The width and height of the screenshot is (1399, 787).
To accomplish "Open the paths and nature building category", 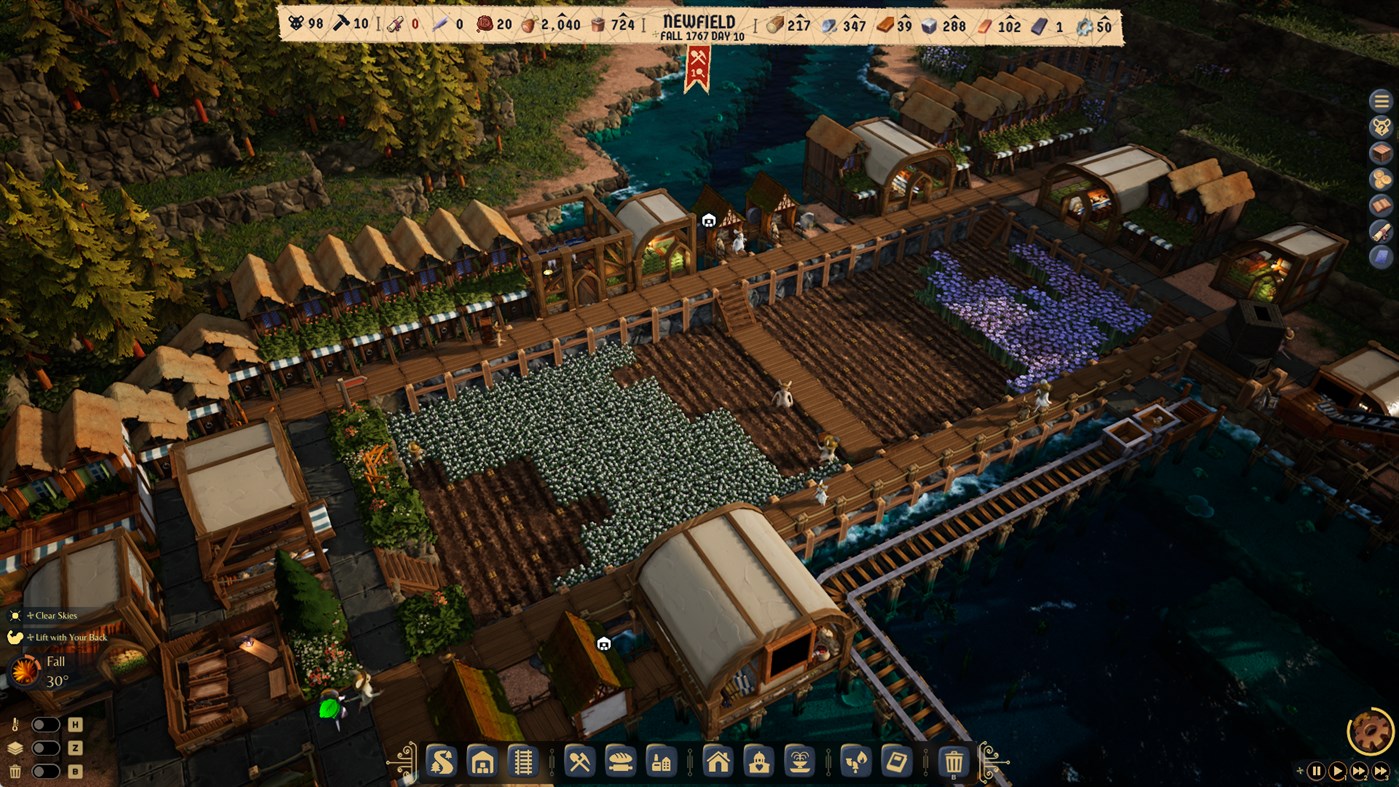I will tap(442, 761).
